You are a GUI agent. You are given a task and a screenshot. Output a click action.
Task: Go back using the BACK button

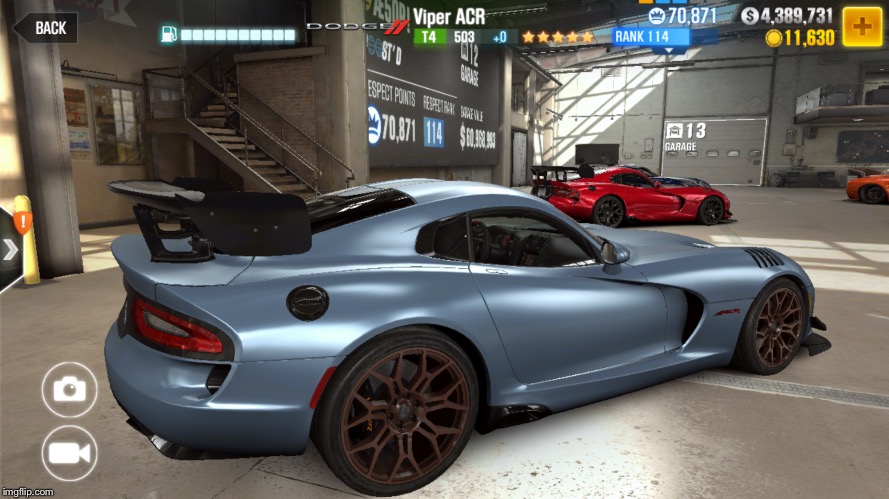(x=46, y=27)
